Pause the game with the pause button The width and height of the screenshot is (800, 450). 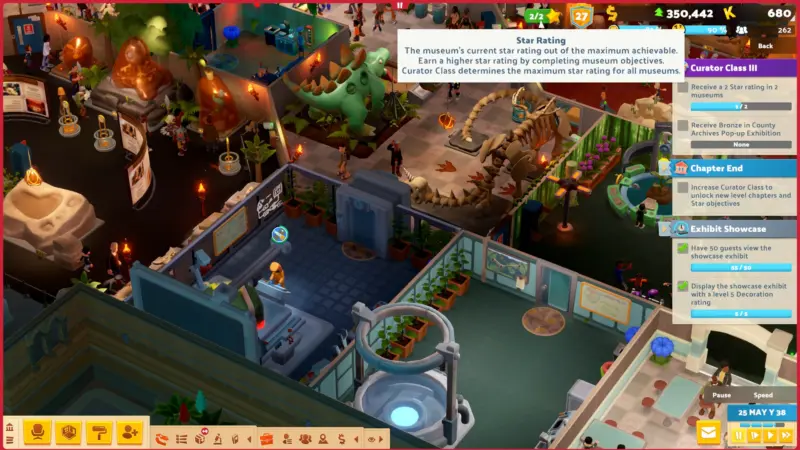pyautogui.click(x=739, y=435)
